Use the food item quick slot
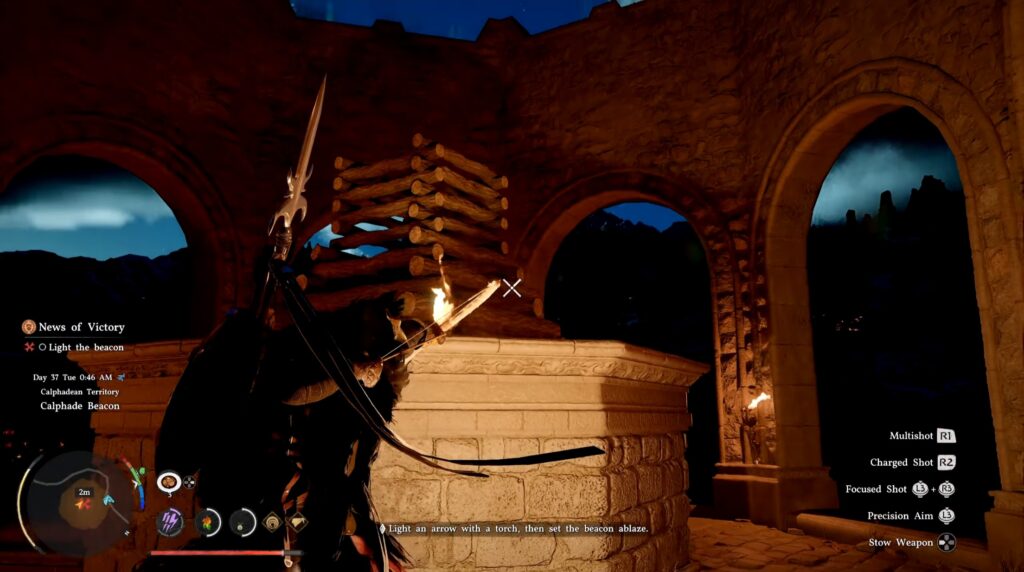This screenshot has width=1024, height=572. point(168,482)
